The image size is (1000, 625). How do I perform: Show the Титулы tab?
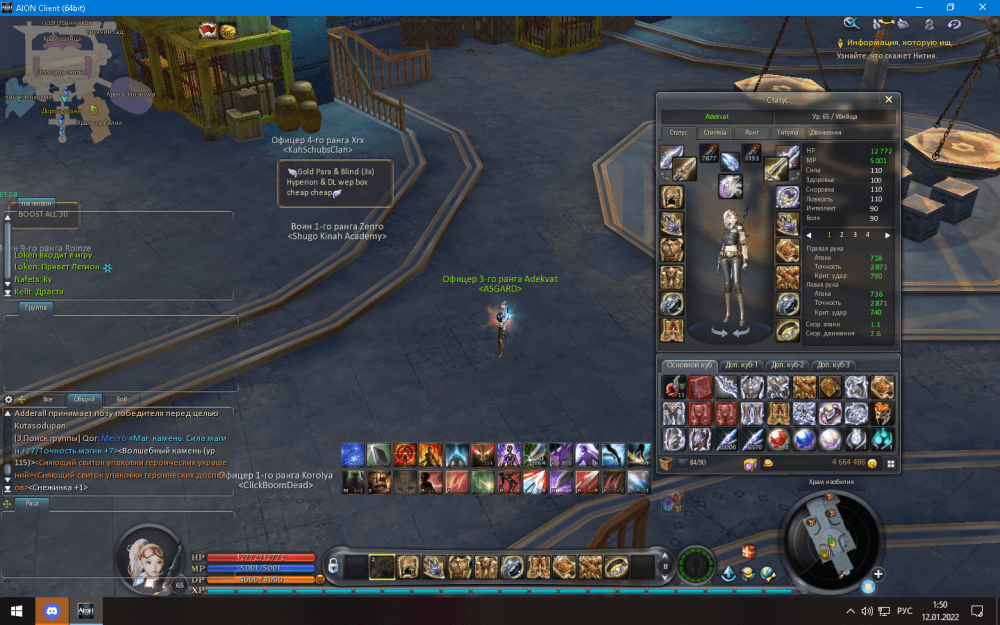pyautogui.click(x=788, y=132)
